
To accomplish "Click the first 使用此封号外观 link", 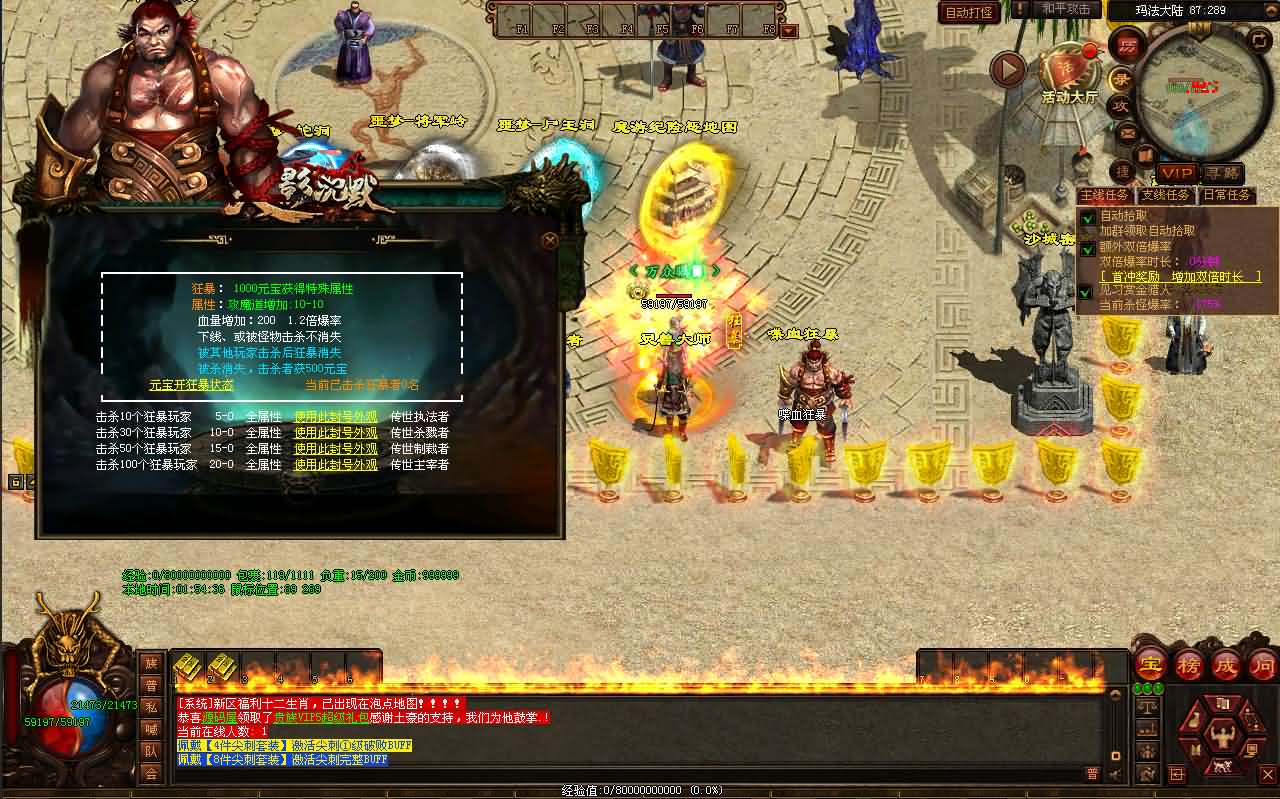I will [x=335, y=417].
